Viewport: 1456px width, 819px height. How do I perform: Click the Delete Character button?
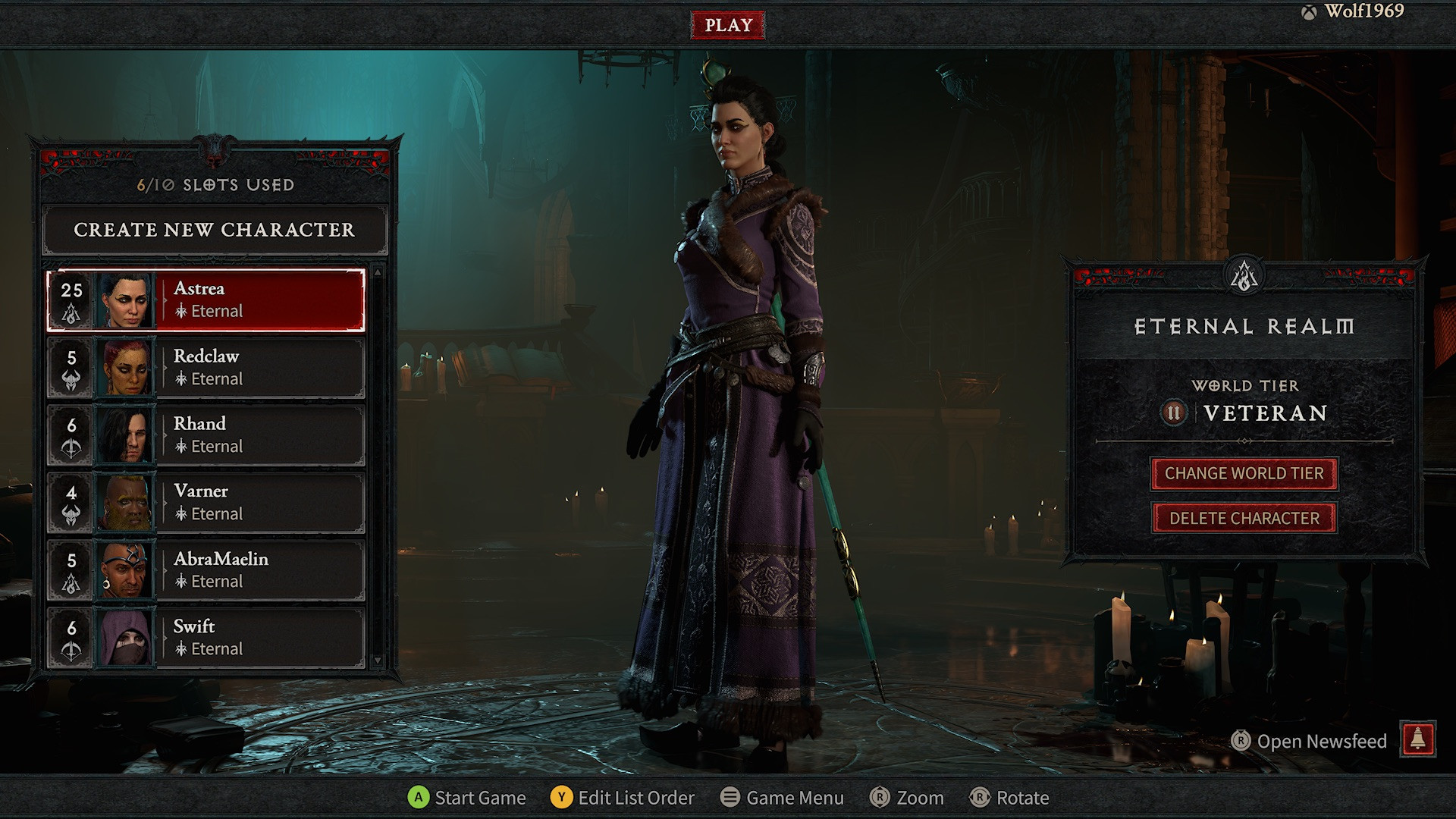pos(1244,519)
